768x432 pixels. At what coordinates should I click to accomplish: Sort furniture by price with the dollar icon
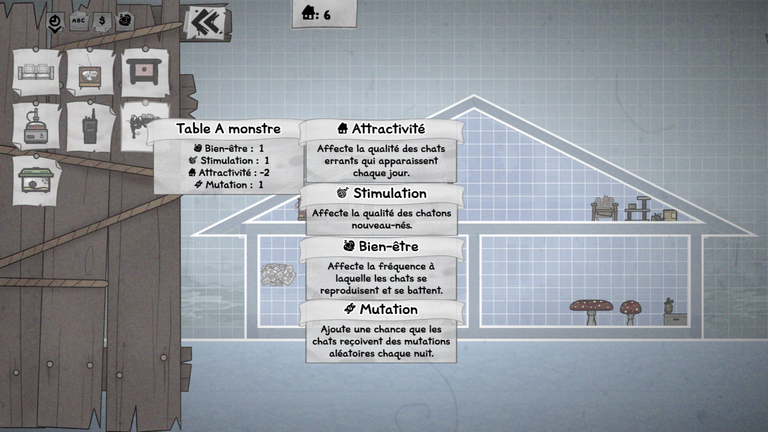point(101,20)
